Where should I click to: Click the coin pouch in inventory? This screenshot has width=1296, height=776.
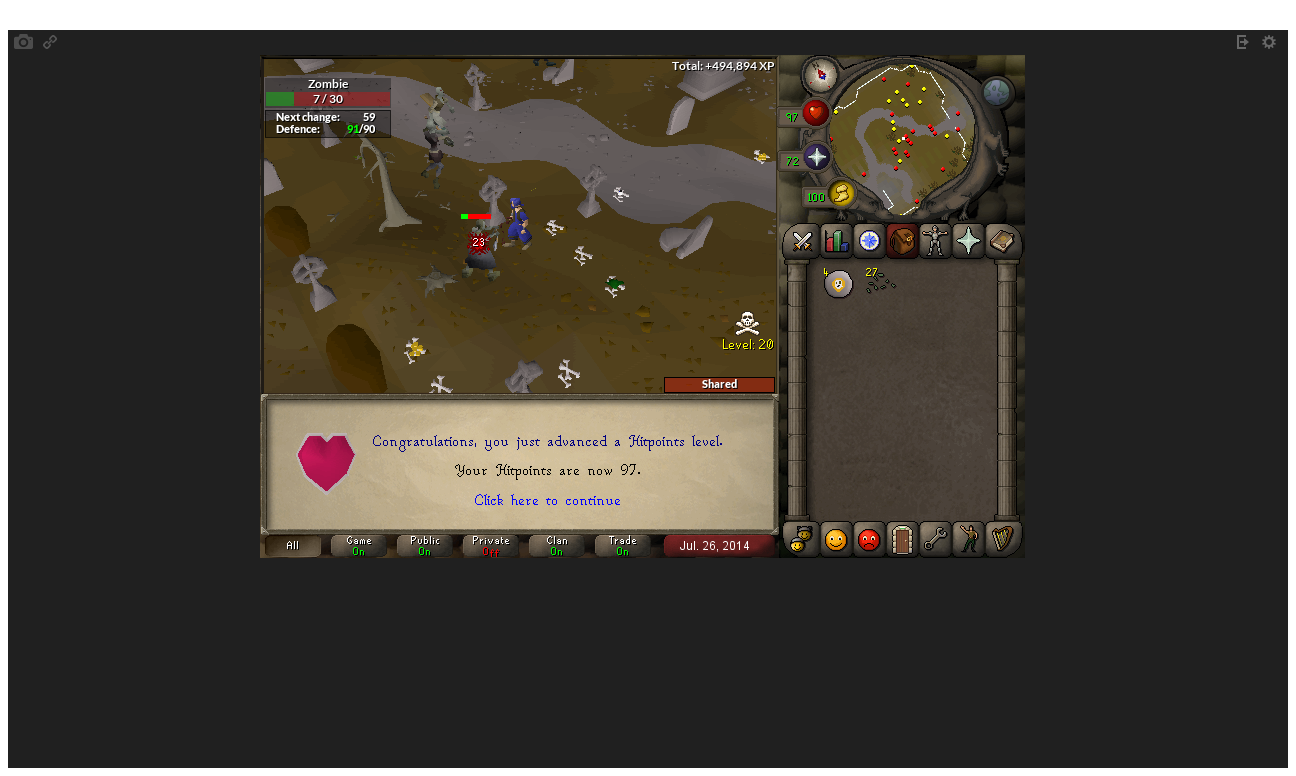[x=838, y=283]
